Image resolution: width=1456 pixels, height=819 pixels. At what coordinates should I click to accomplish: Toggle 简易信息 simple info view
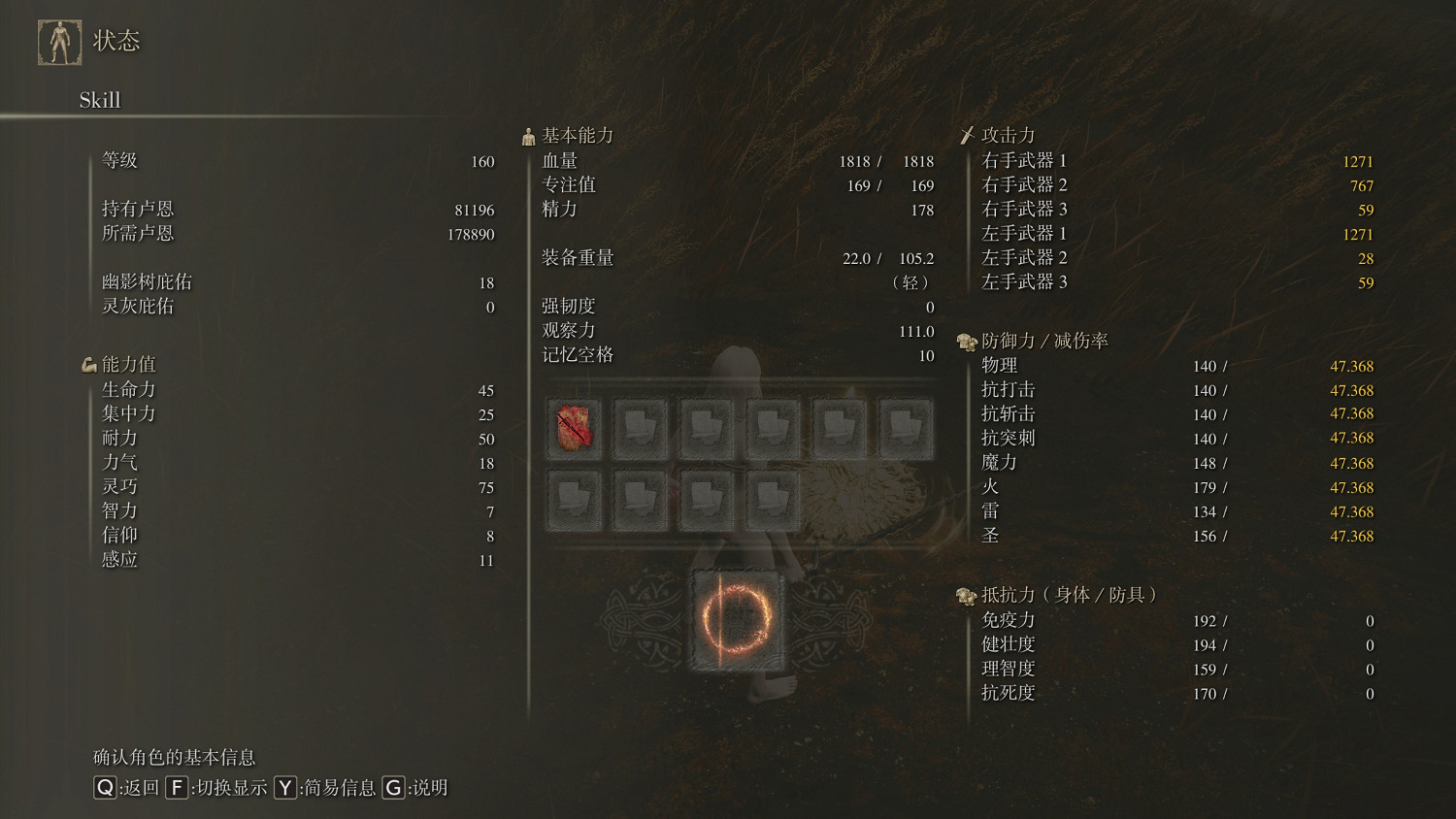284,789
